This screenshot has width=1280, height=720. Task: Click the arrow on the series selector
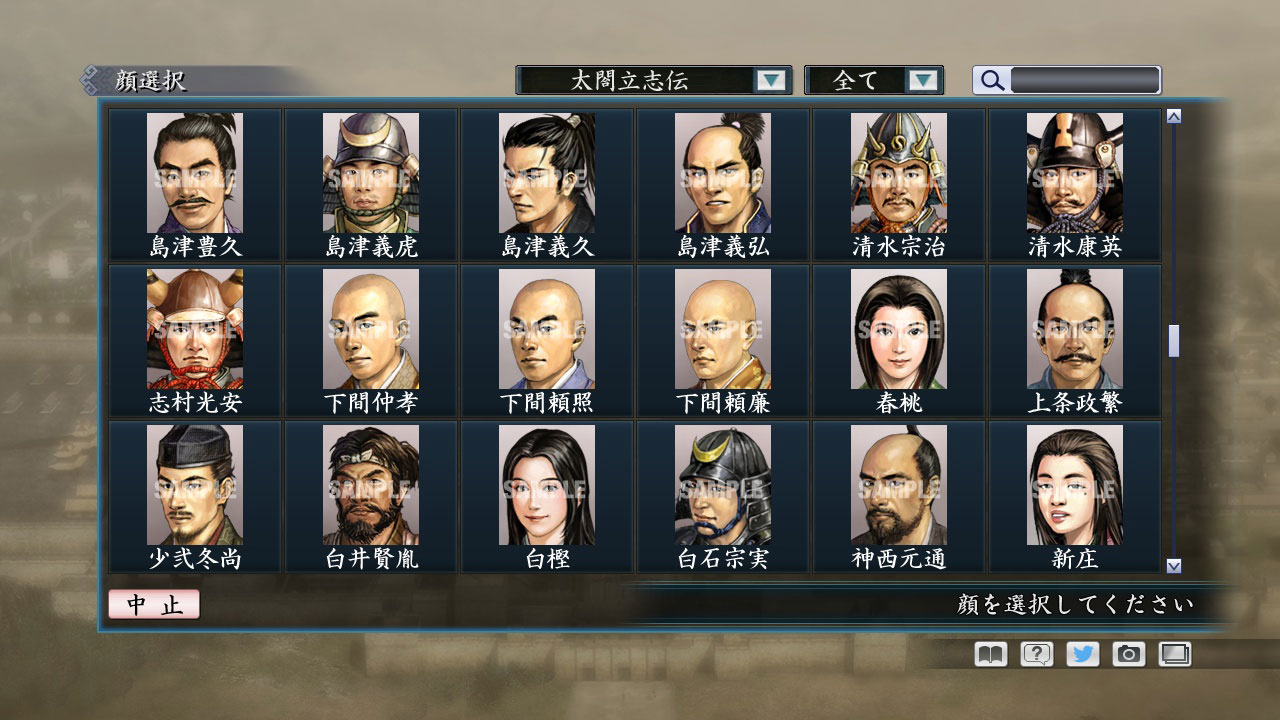click(770, 80)
